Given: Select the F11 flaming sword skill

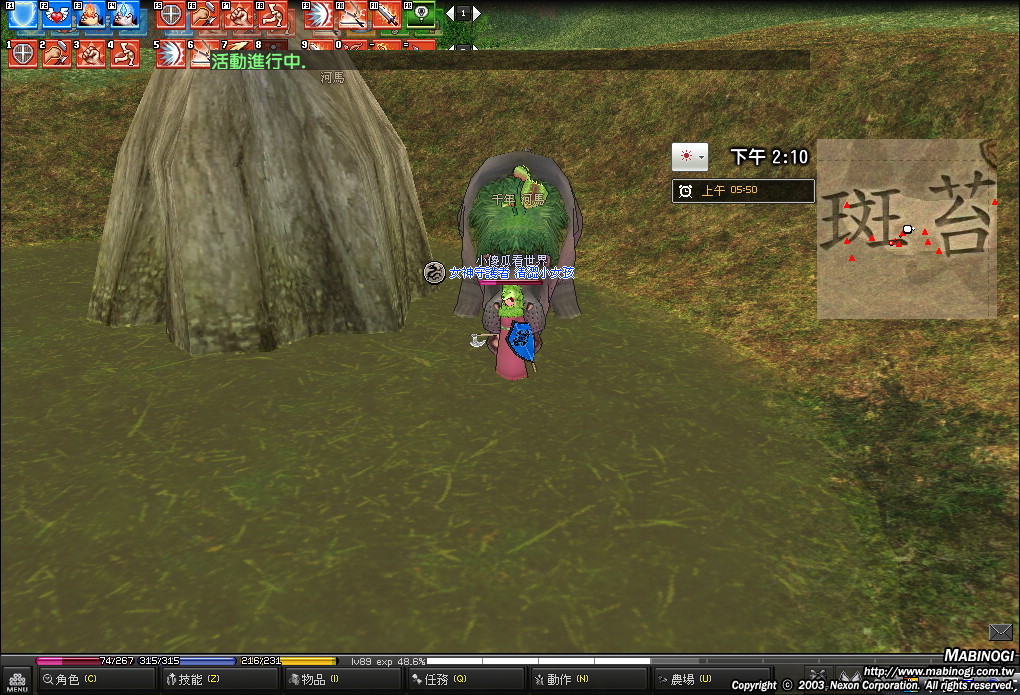Looking at the screenshot, I should pyautogui.click(x=386, y=14).
